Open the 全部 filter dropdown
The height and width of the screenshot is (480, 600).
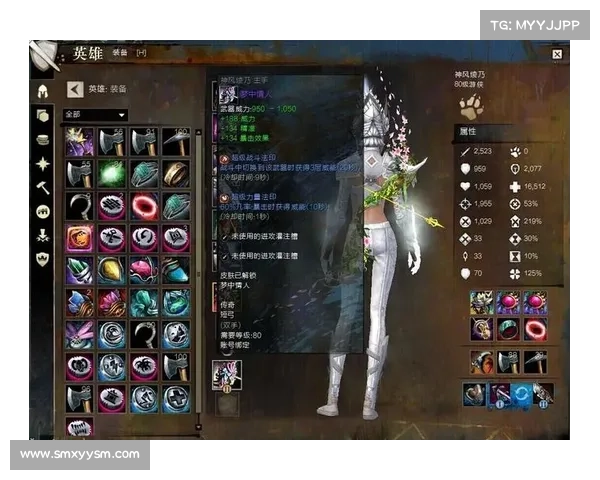95,115
